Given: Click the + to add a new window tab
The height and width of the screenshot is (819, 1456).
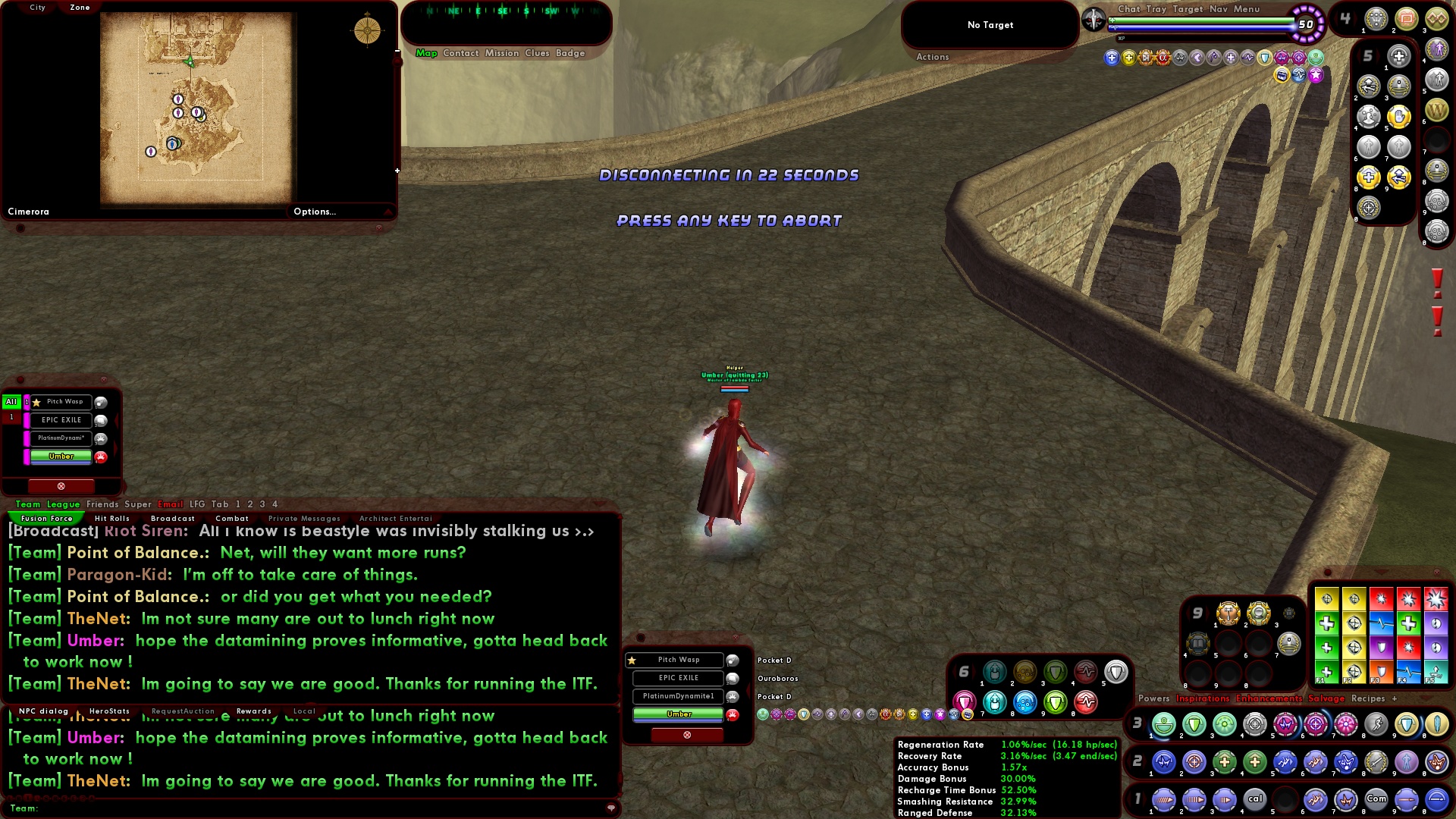Looking at the screenshot, I should (x=1395, y=698).
